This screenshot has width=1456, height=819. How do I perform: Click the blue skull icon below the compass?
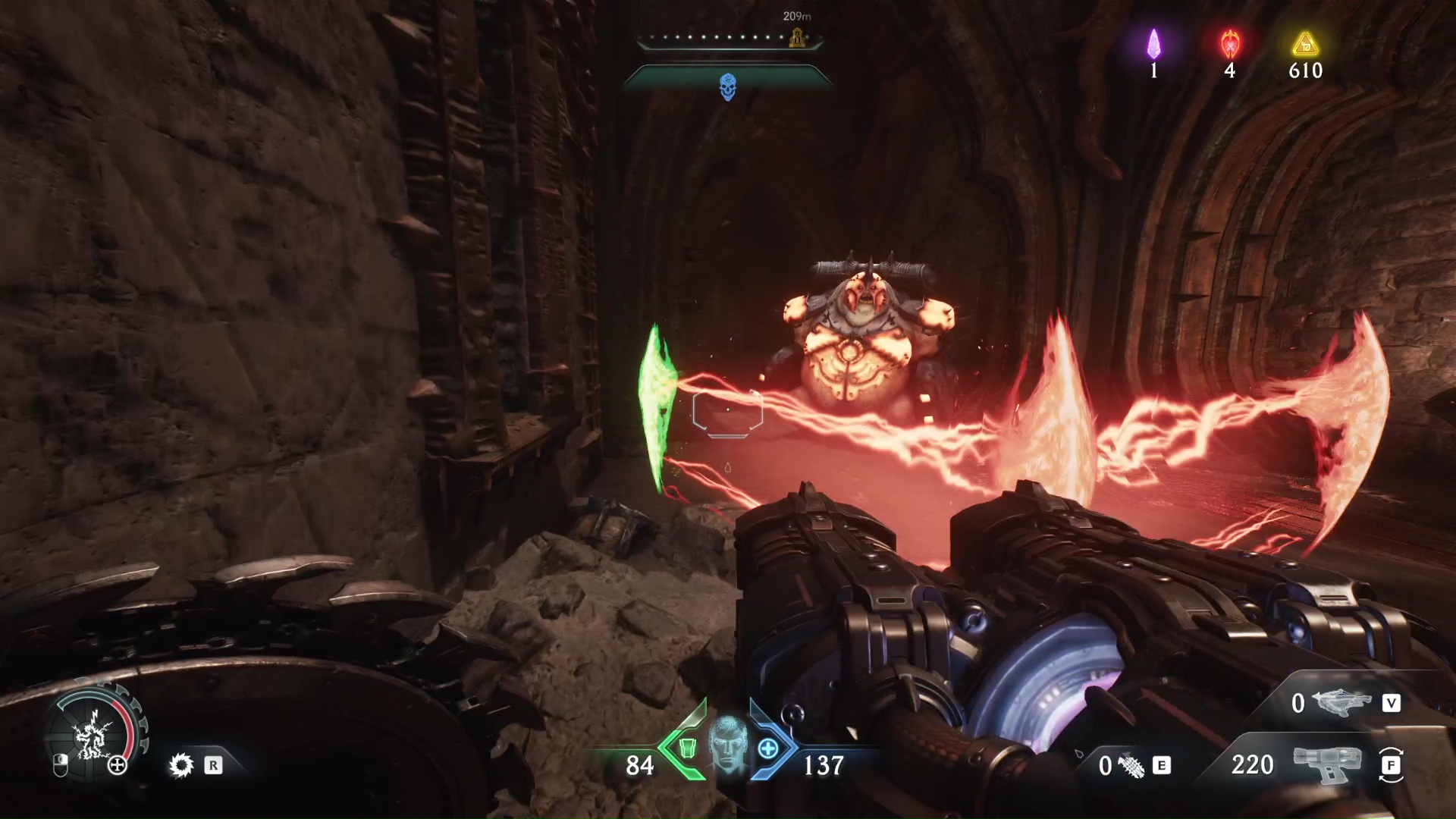pos(727,87)
